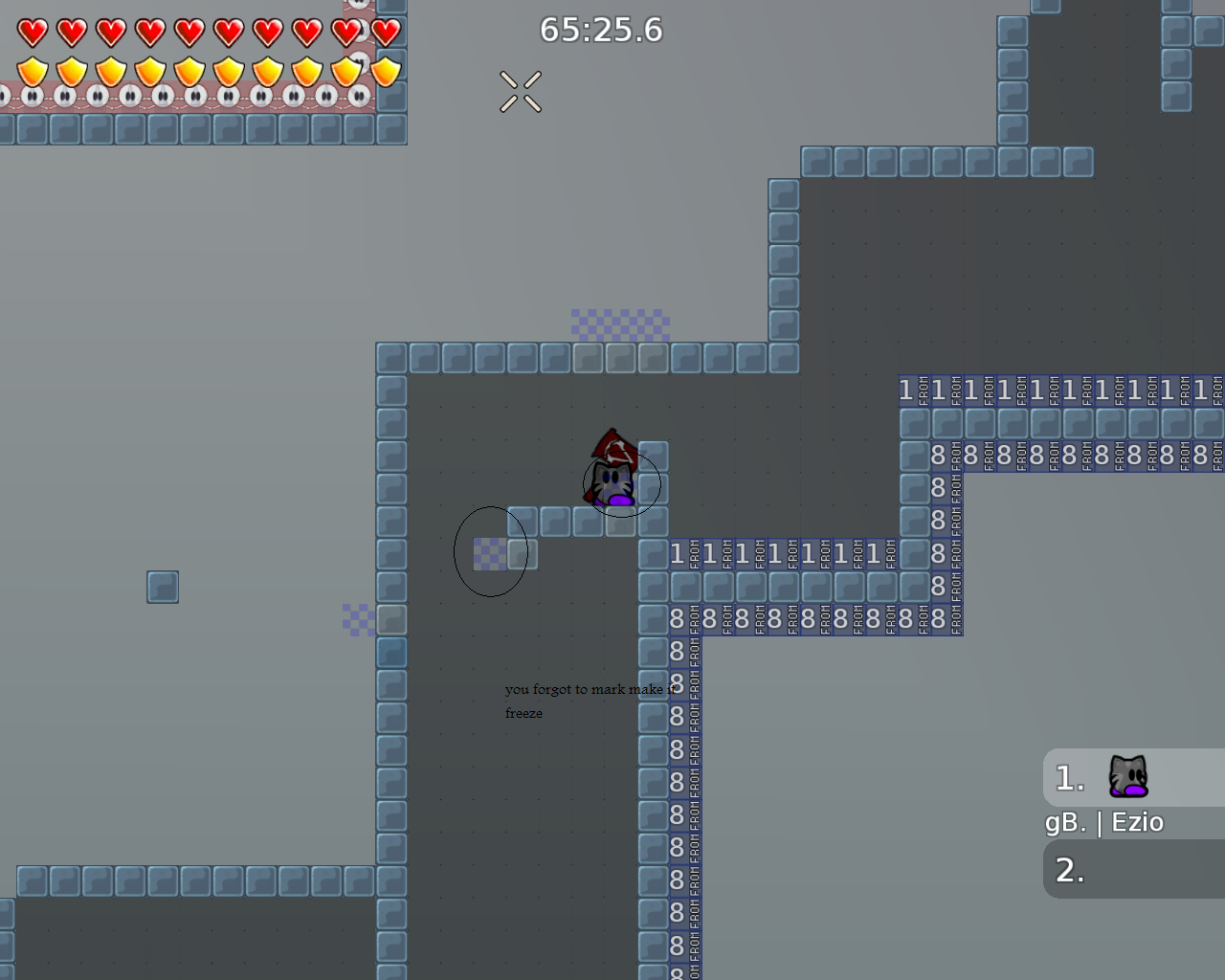The image size is (1225, 980).
Task: Click the 65:25.6 race timer
Action: tap(601, 30)
